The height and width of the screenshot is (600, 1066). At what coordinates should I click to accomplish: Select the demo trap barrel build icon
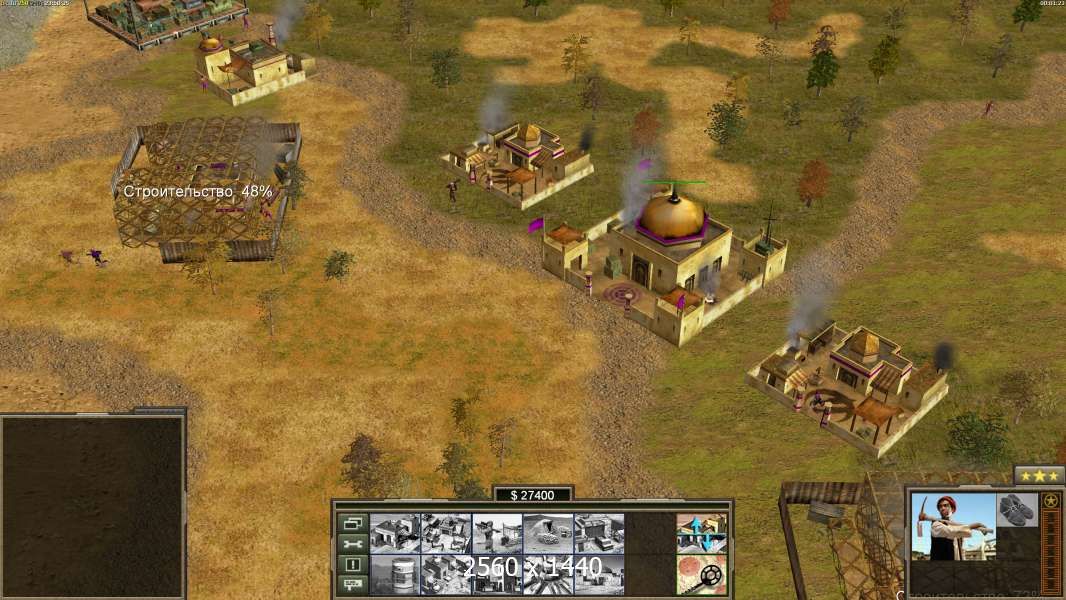[395, 574]
